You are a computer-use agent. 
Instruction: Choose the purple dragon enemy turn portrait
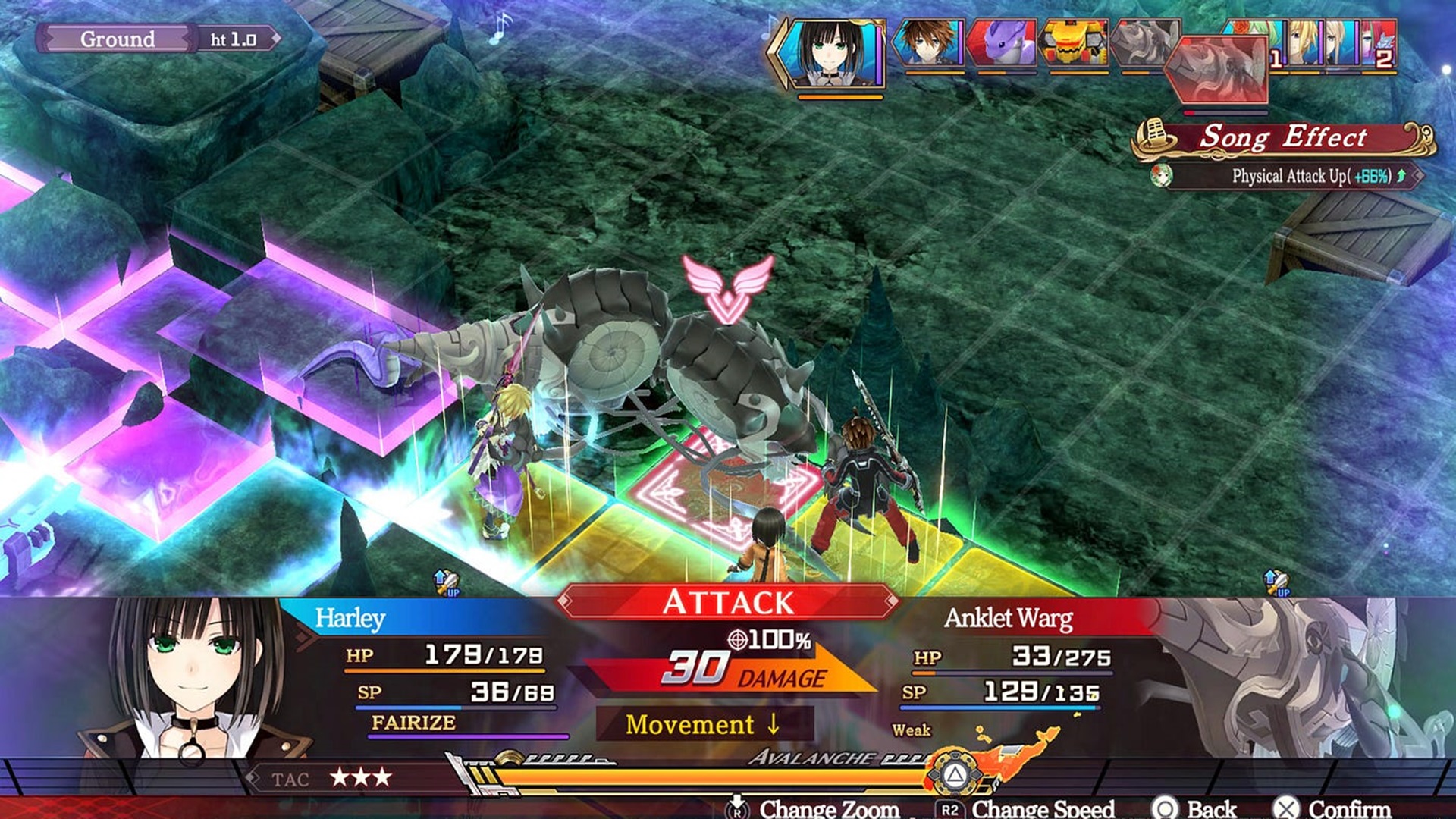1003,44
